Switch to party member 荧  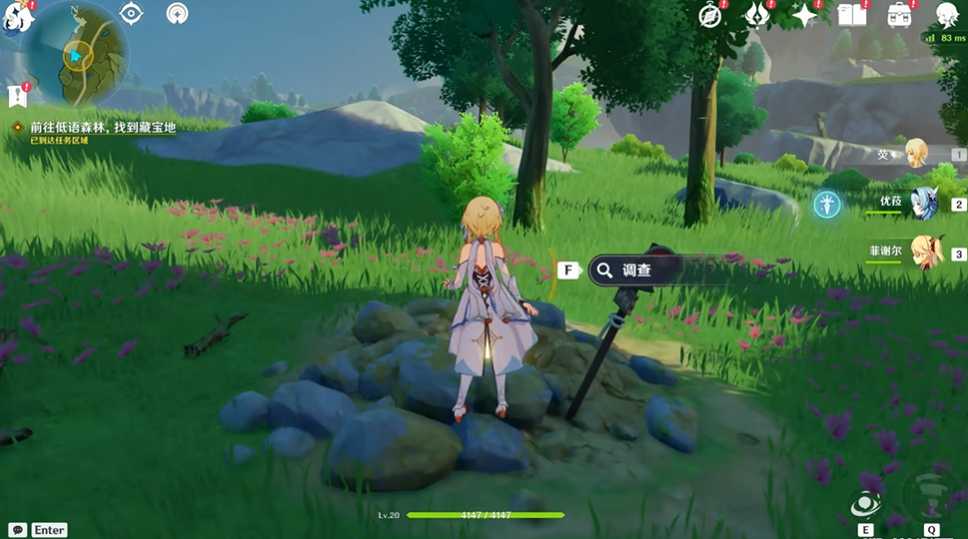point(915,153)
